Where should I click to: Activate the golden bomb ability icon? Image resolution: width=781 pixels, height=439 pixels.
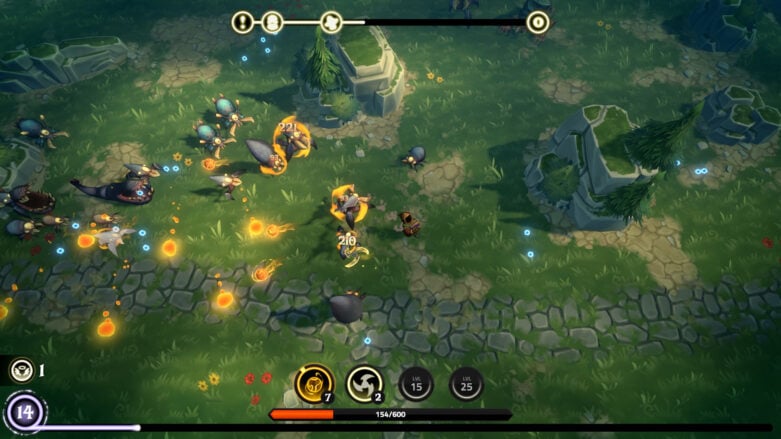pyautogui.click(x=314, y=382)
